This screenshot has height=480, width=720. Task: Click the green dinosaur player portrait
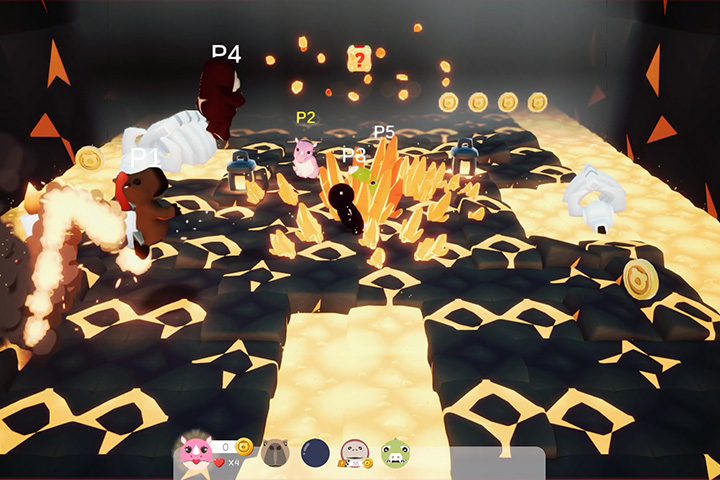tap(395, 455)
